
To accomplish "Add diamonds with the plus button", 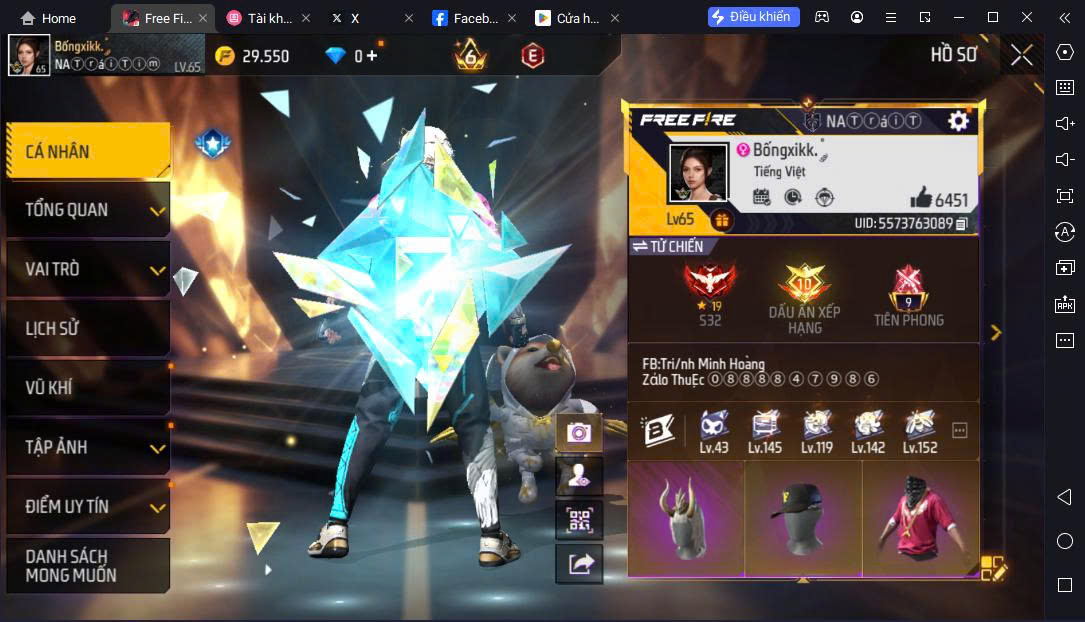I will (x=373, y=56).
